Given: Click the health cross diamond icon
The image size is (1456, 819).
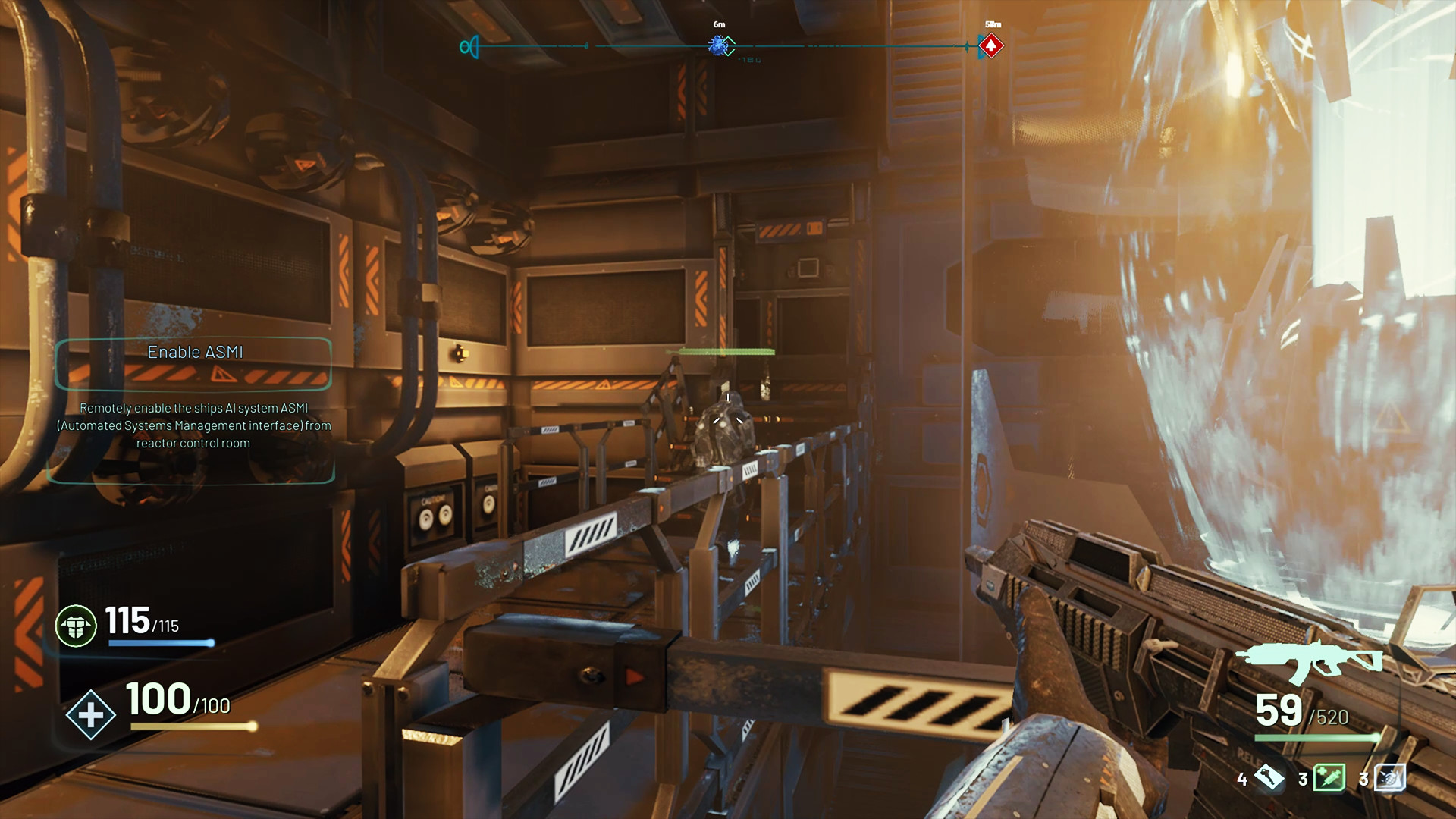Looking at the screenshot, I should point(90,714).
